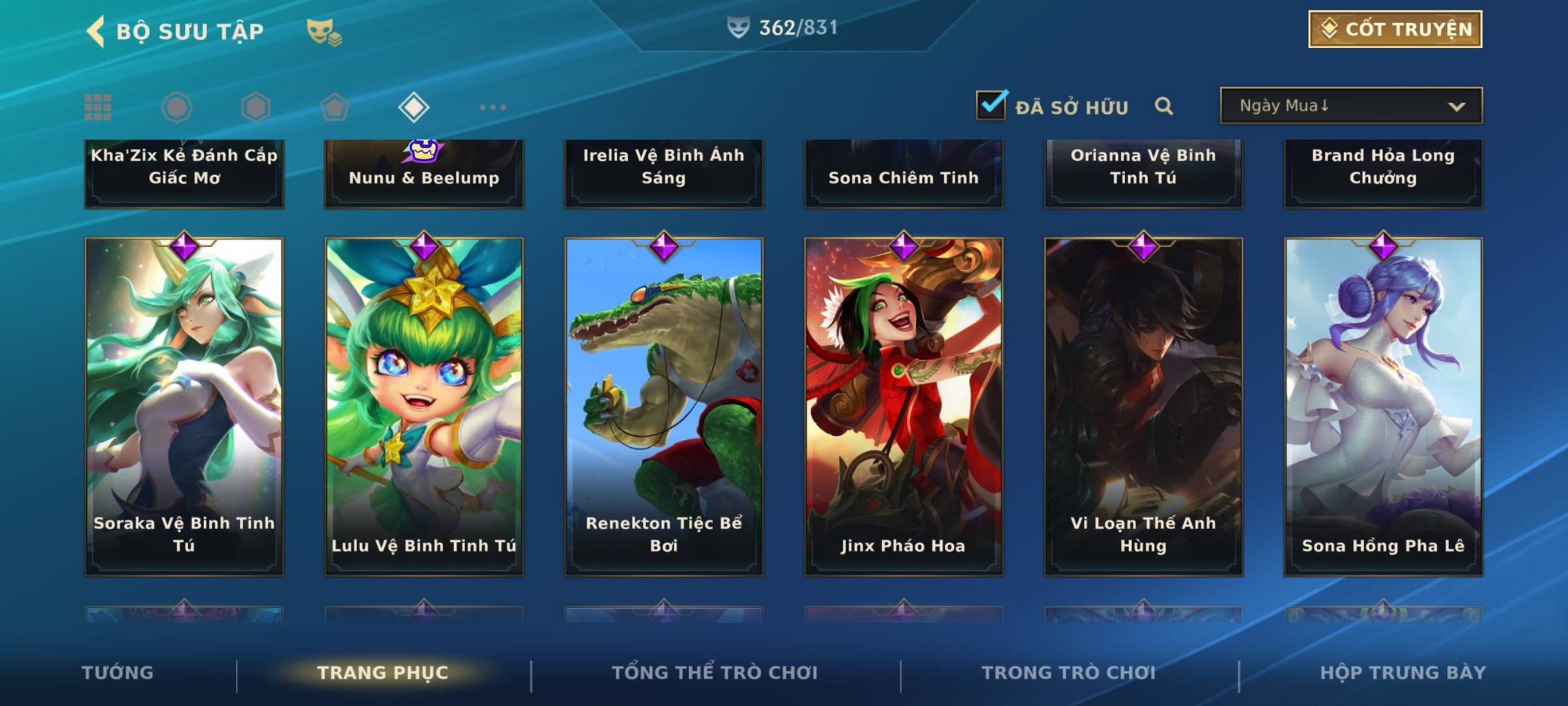The image size is (1568, 706).
Task: Open the Cốt Truyện button
Action: pos(1395,29)
